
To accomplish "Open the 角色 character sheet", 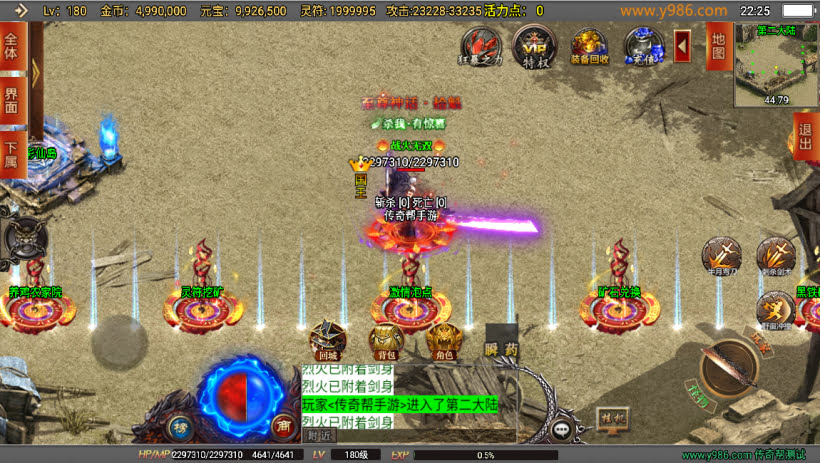I will pyautogui.click(x=444, y=341).
